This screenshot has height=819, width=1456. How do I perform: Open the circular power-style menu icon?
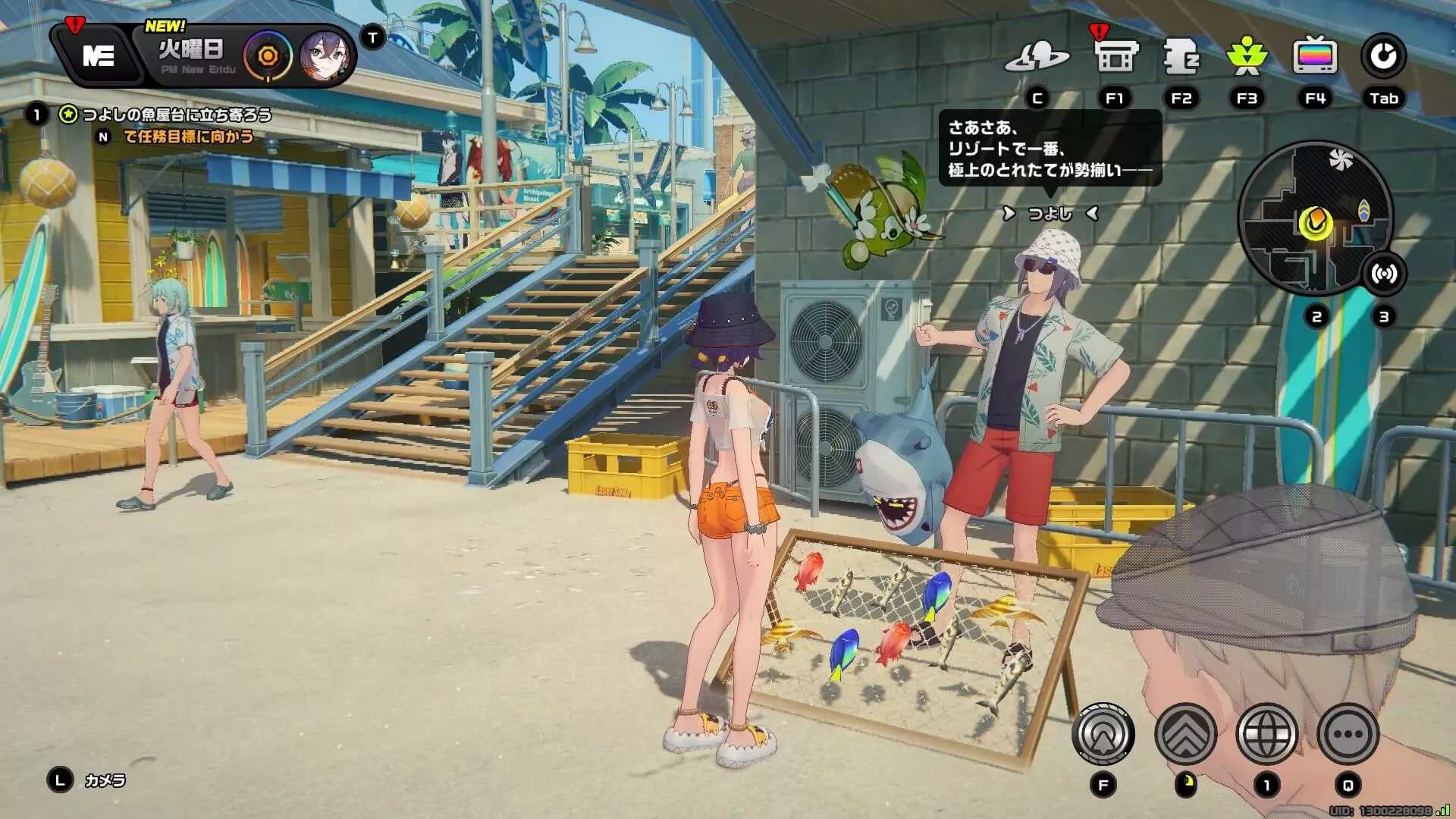tap(1383, 57)
